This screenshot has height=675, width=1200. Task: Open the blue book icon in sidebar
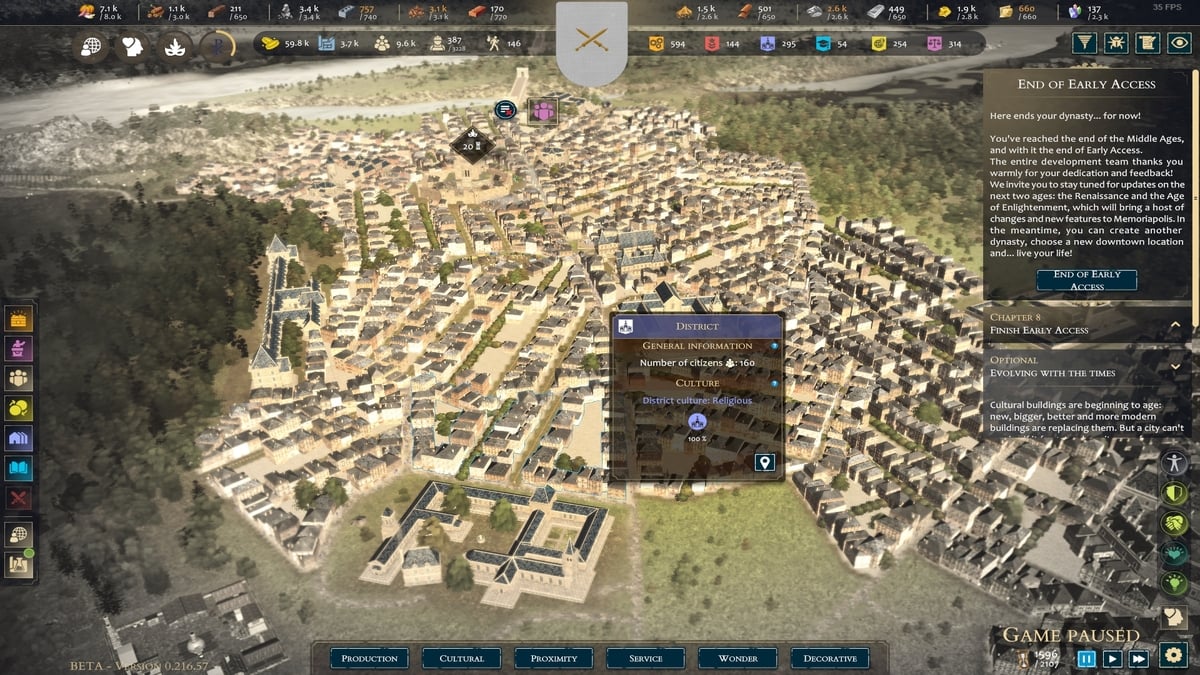pyautogui.click(x=19, y=468)
